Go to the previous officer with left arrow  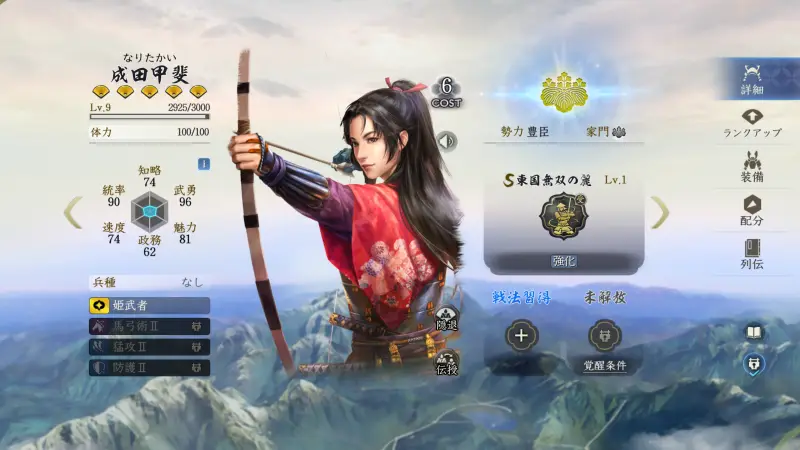click(73, 211)
